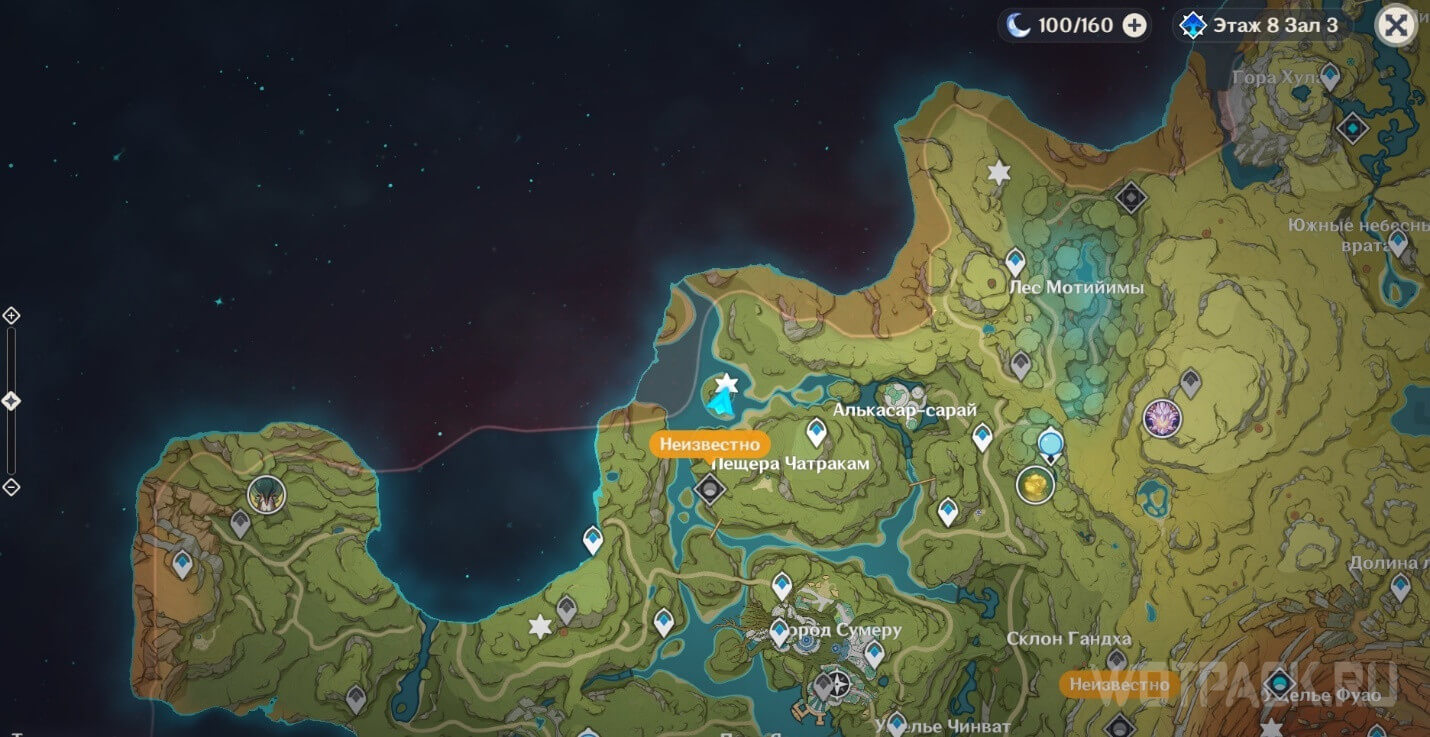Zoom out the map with the minus control
The height and width of the screenshot is (737, 1430).
(x=11, y=487)
